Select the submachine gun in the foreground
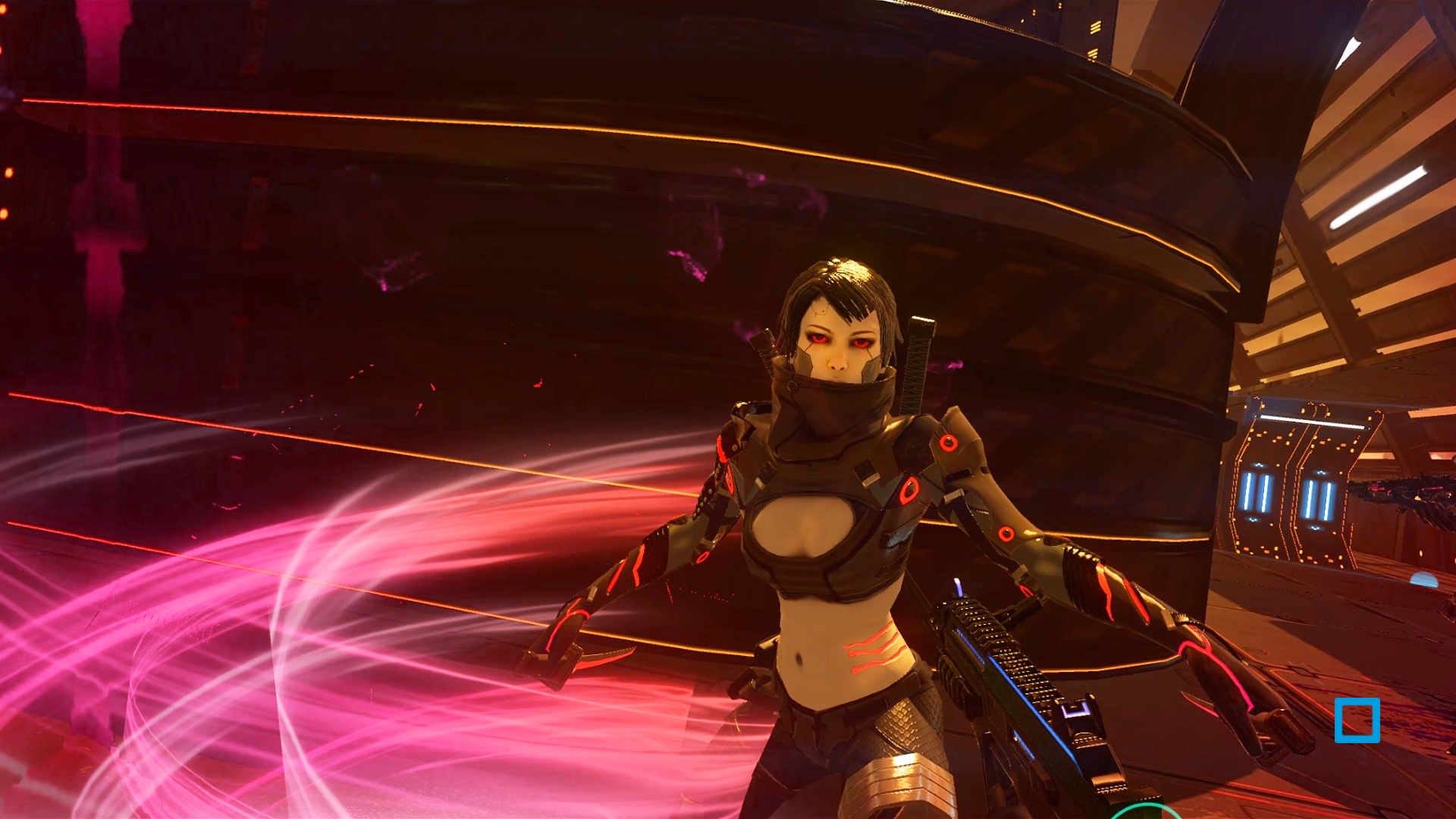This screenshot has height=819, width=1456. [1009, 682]
